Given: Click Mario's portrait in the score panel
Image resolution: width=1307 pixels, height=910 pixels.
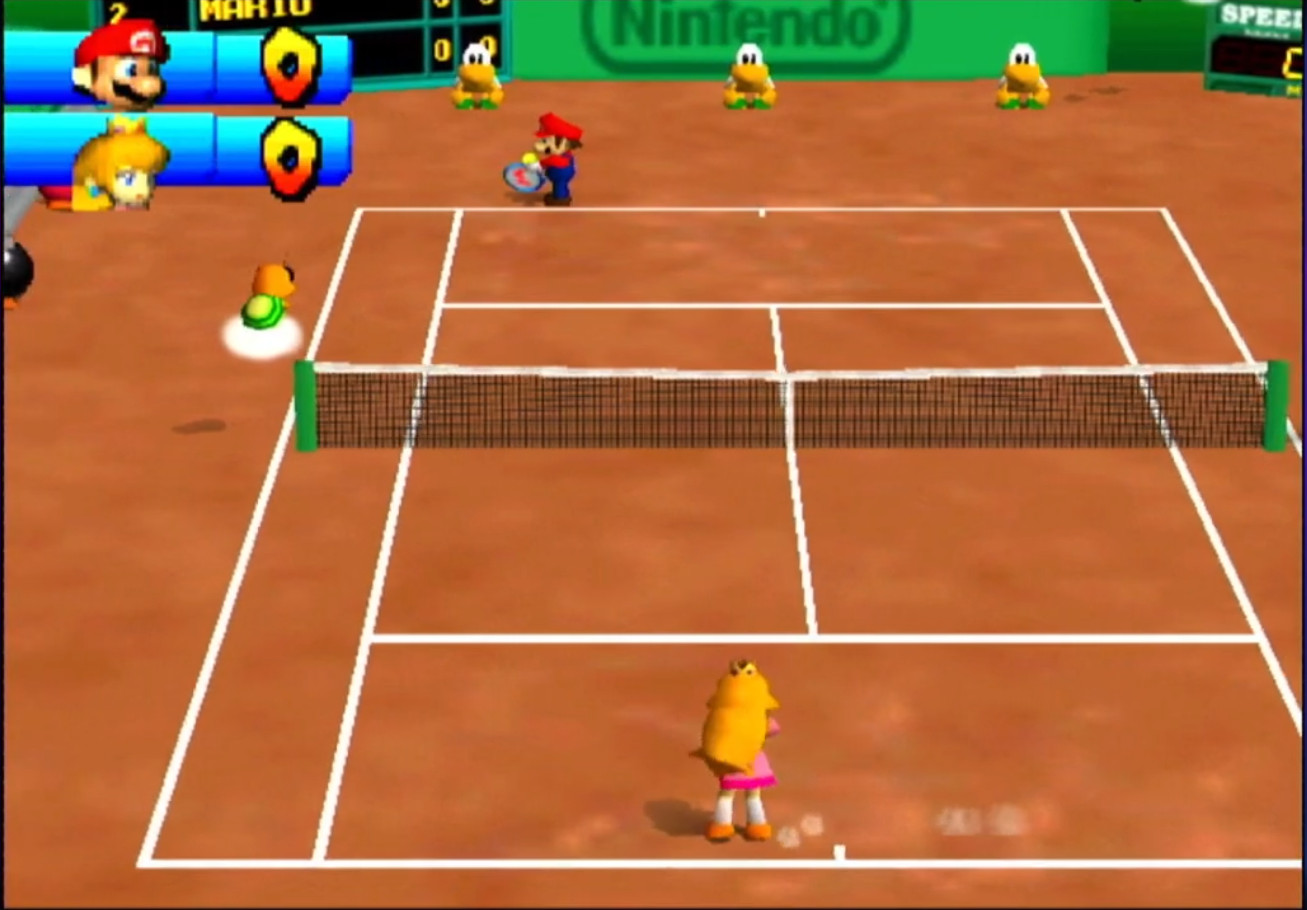Looking at the screenshot, I should pyautogui.click(x=120, y=64).
